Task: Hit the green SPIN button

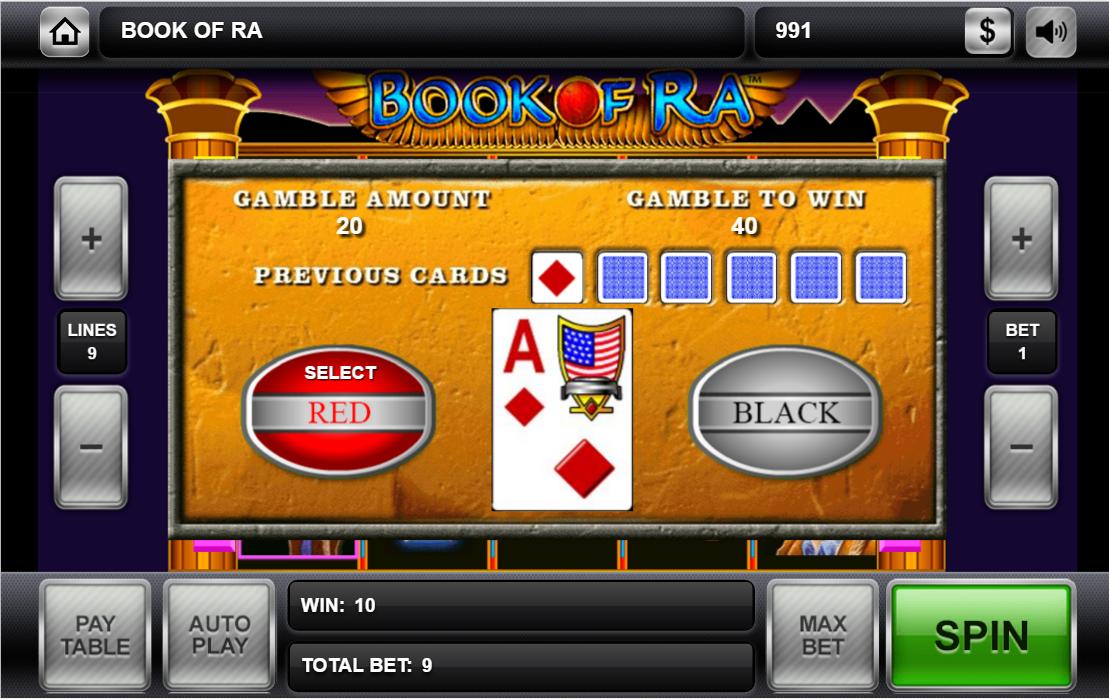Action: (981, 635)
